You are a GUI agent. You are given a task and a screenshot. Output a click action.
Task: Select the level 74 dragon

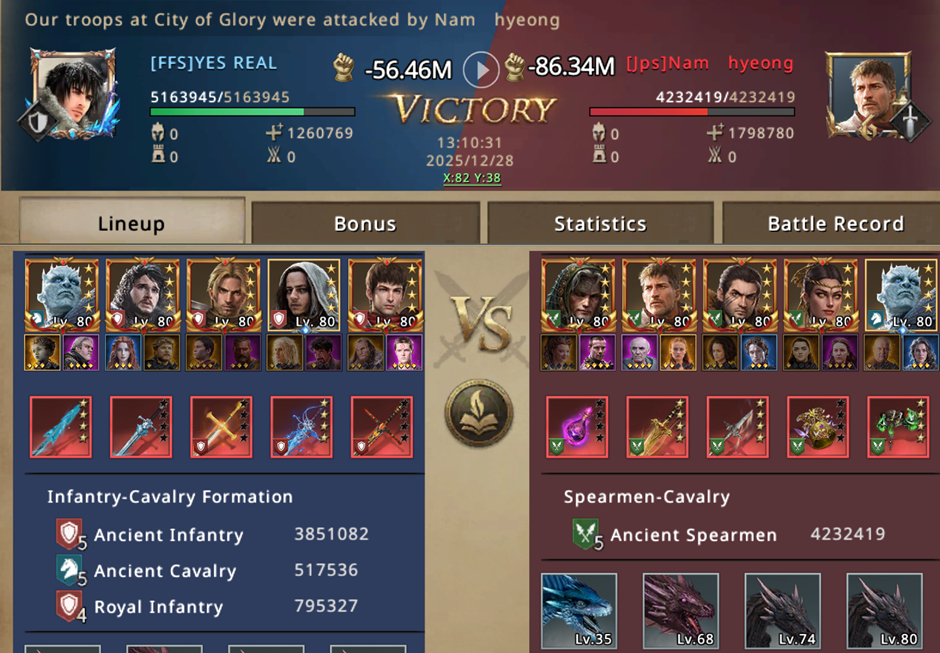pyautogui.click(x=782, y=610)
